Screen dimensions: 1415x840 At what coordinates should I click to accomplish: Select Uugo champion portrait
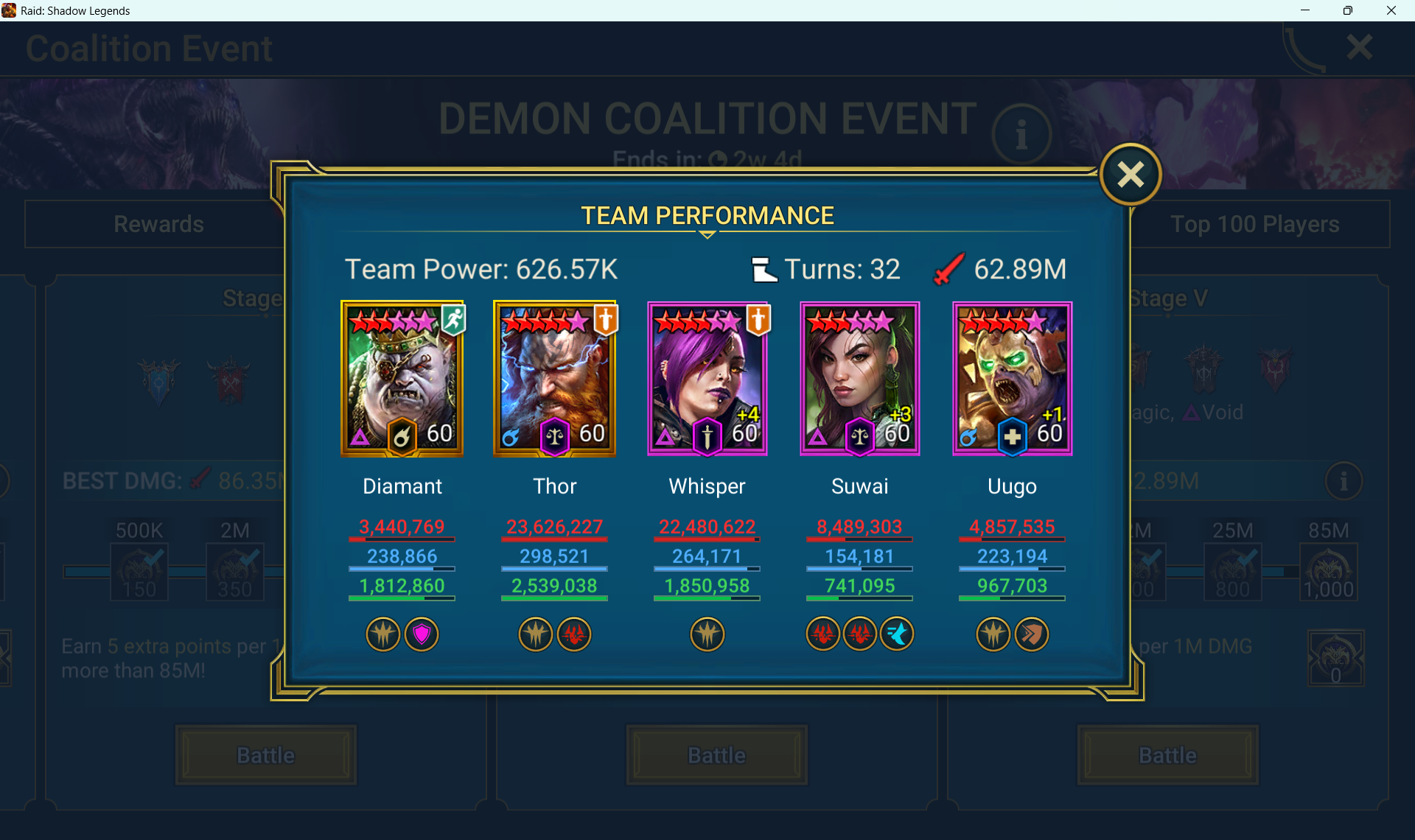[x=1013, y=379]
